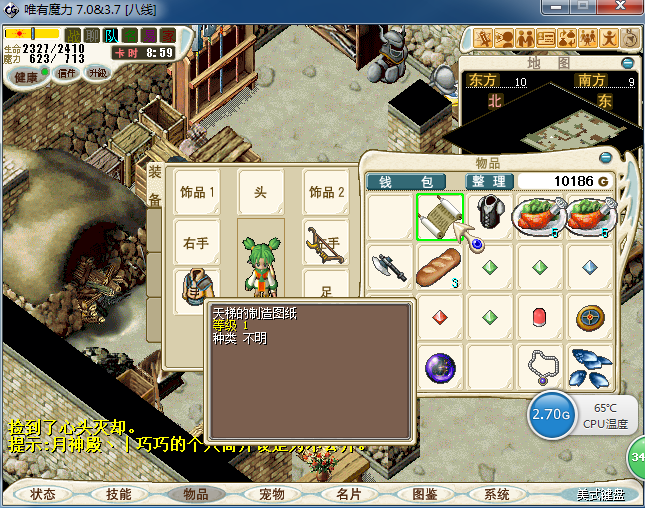Open the 状态 status tab

pyautogui.click(x=43, y=494)
